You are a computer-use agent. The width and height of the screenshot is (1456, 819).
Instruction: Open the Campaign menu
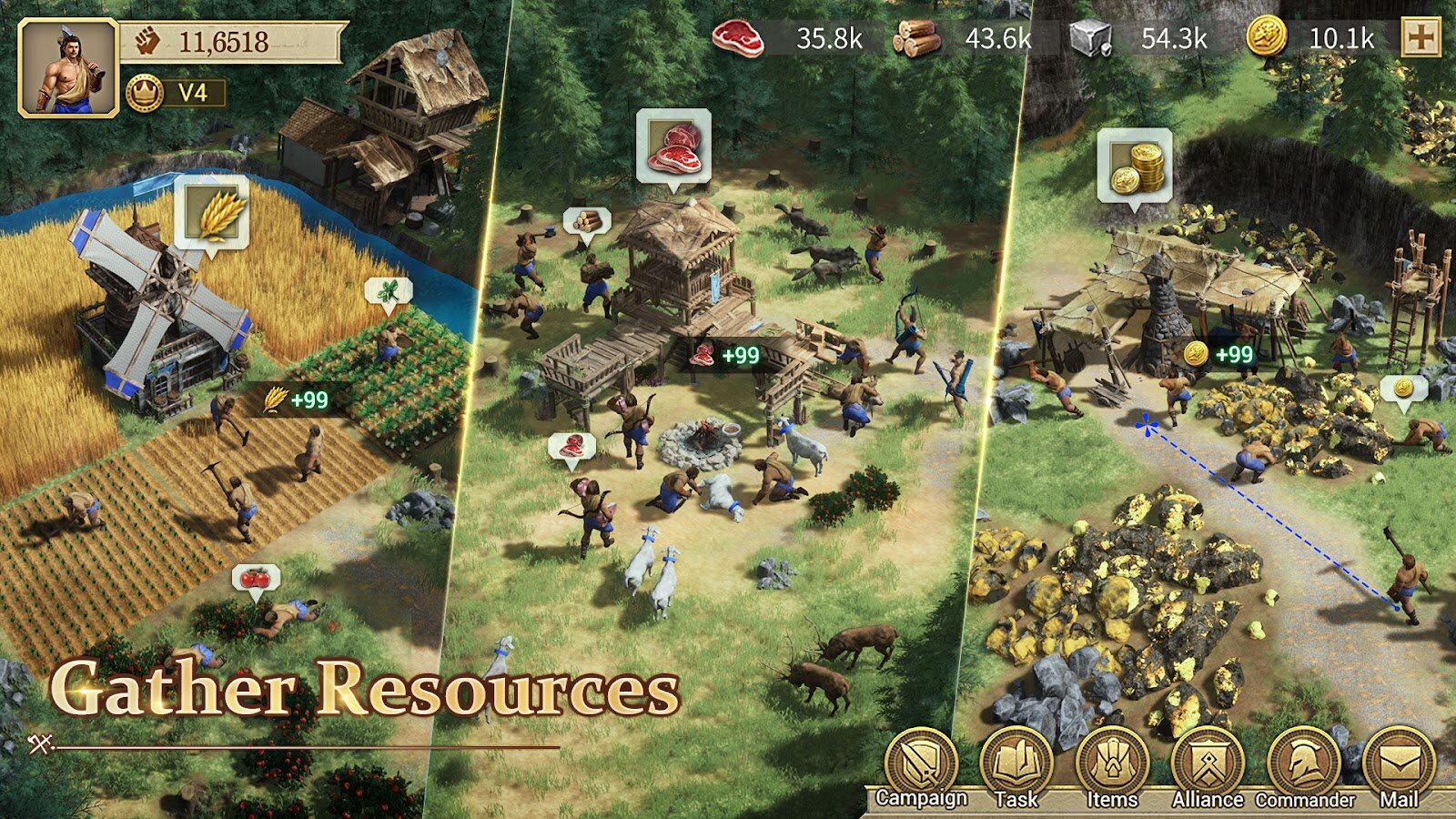pos(921,764)
